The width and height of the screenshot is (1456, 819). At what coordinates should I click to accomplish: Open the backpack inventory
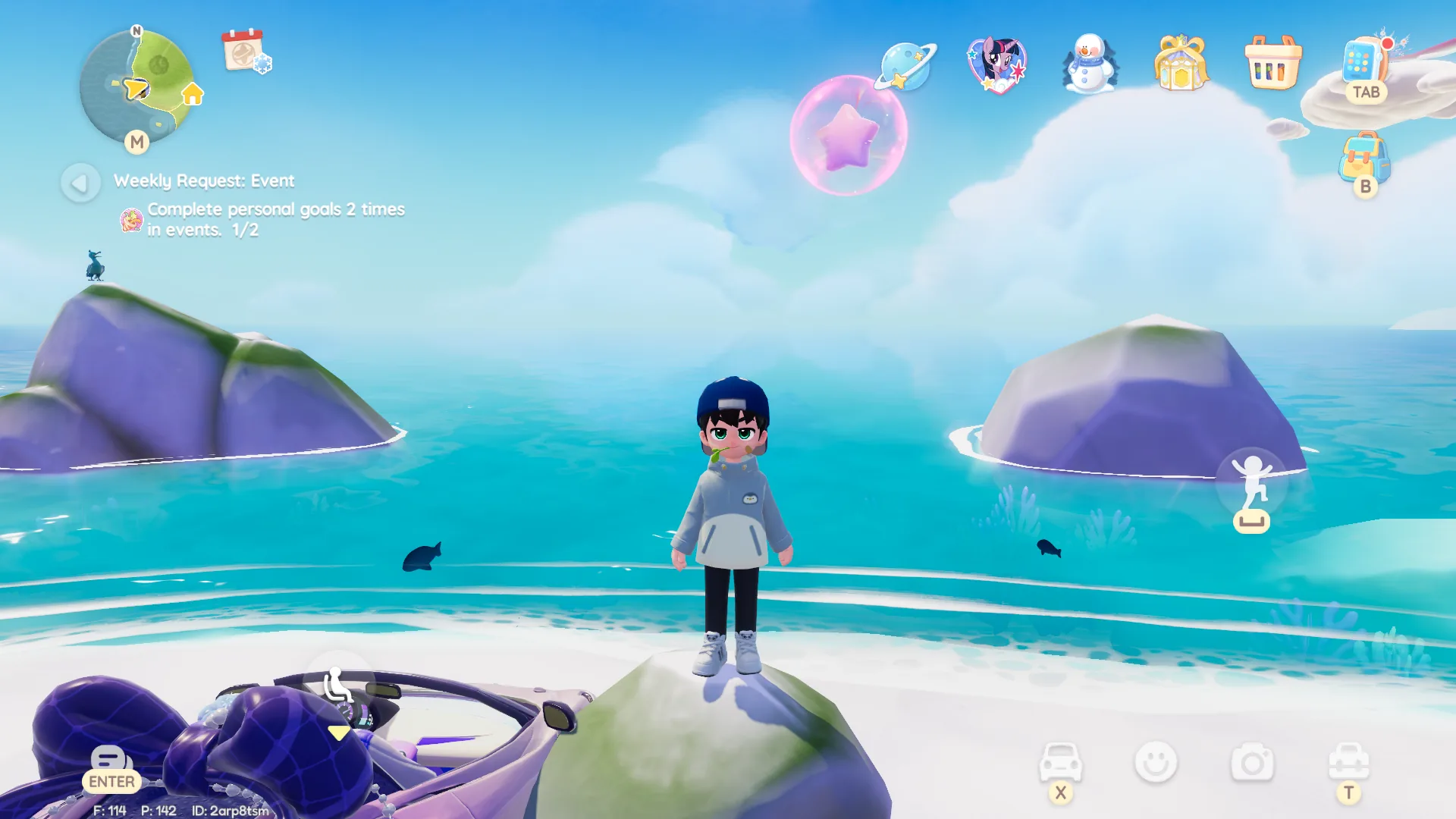pos(1364,158)
